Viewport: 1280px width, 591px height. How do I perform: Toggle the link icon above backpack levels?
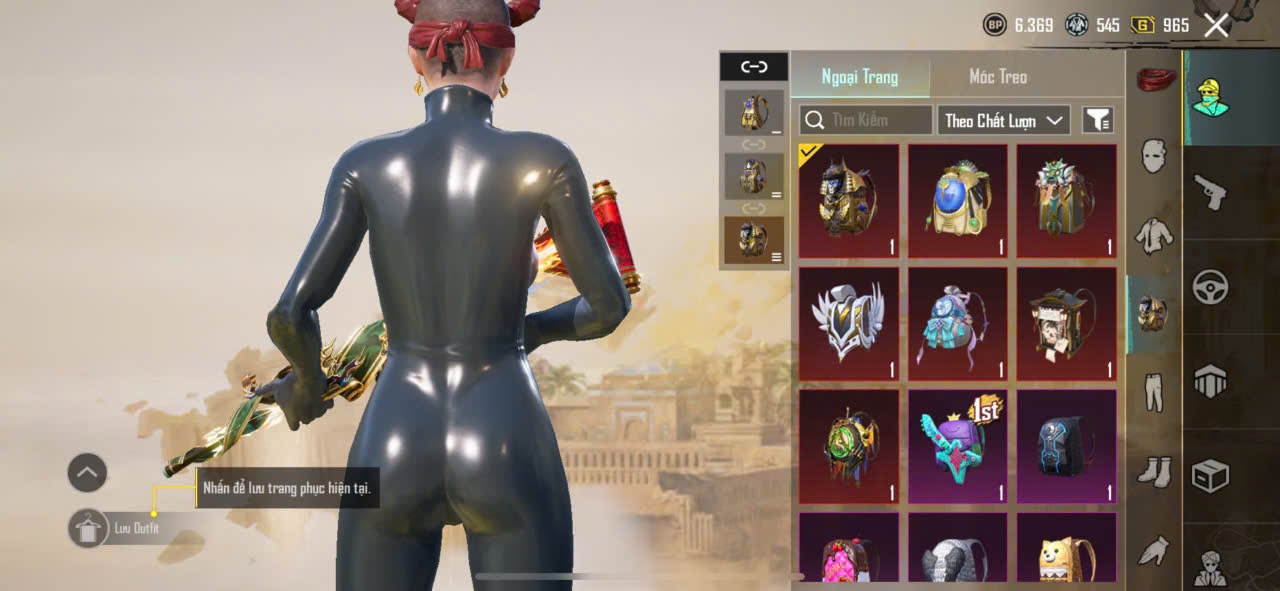pos(753,67)
